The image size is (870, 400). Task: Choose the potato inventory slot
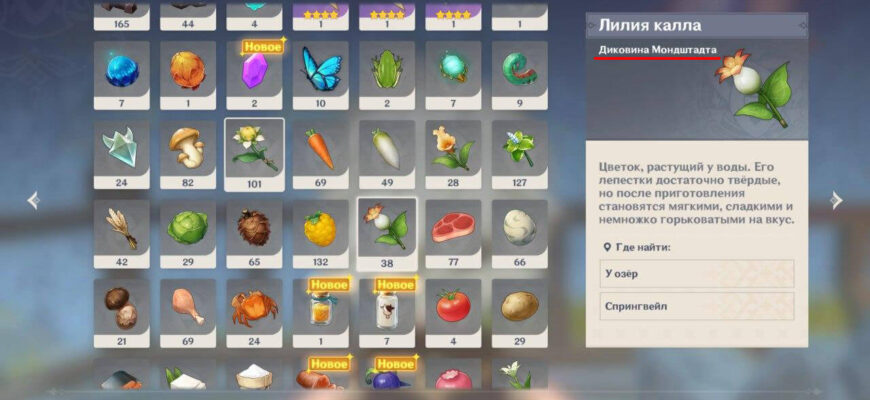point(519,307)
